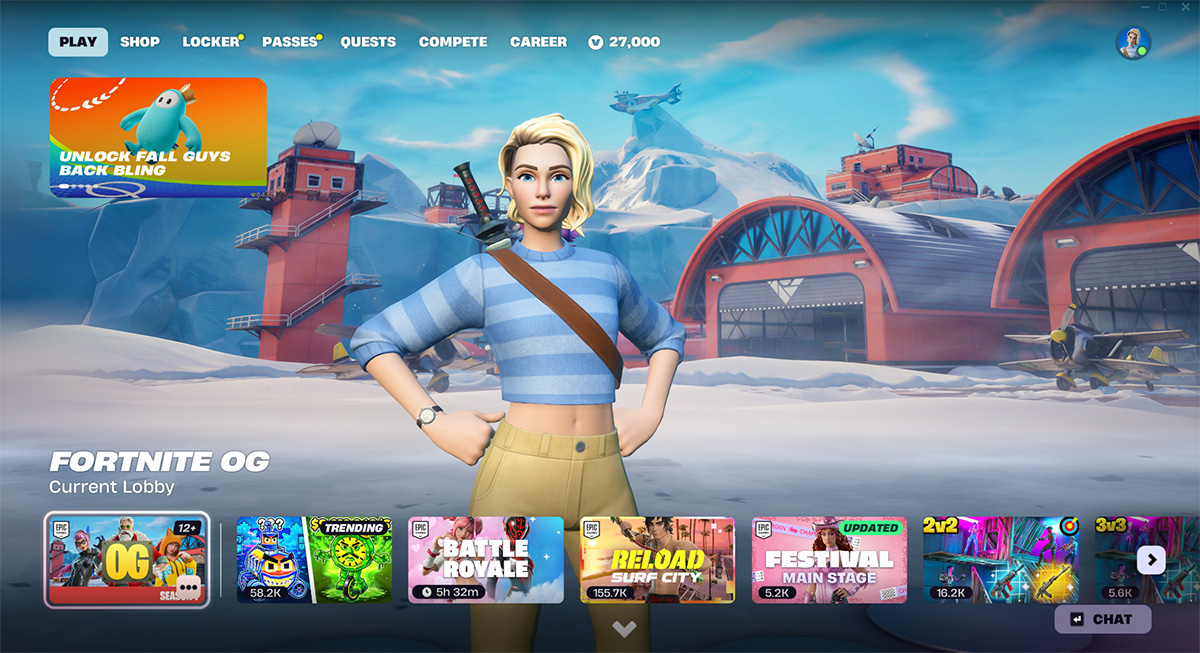Show the Quests tab
This screenshot has width=1200, height=653.
(368, 42)
